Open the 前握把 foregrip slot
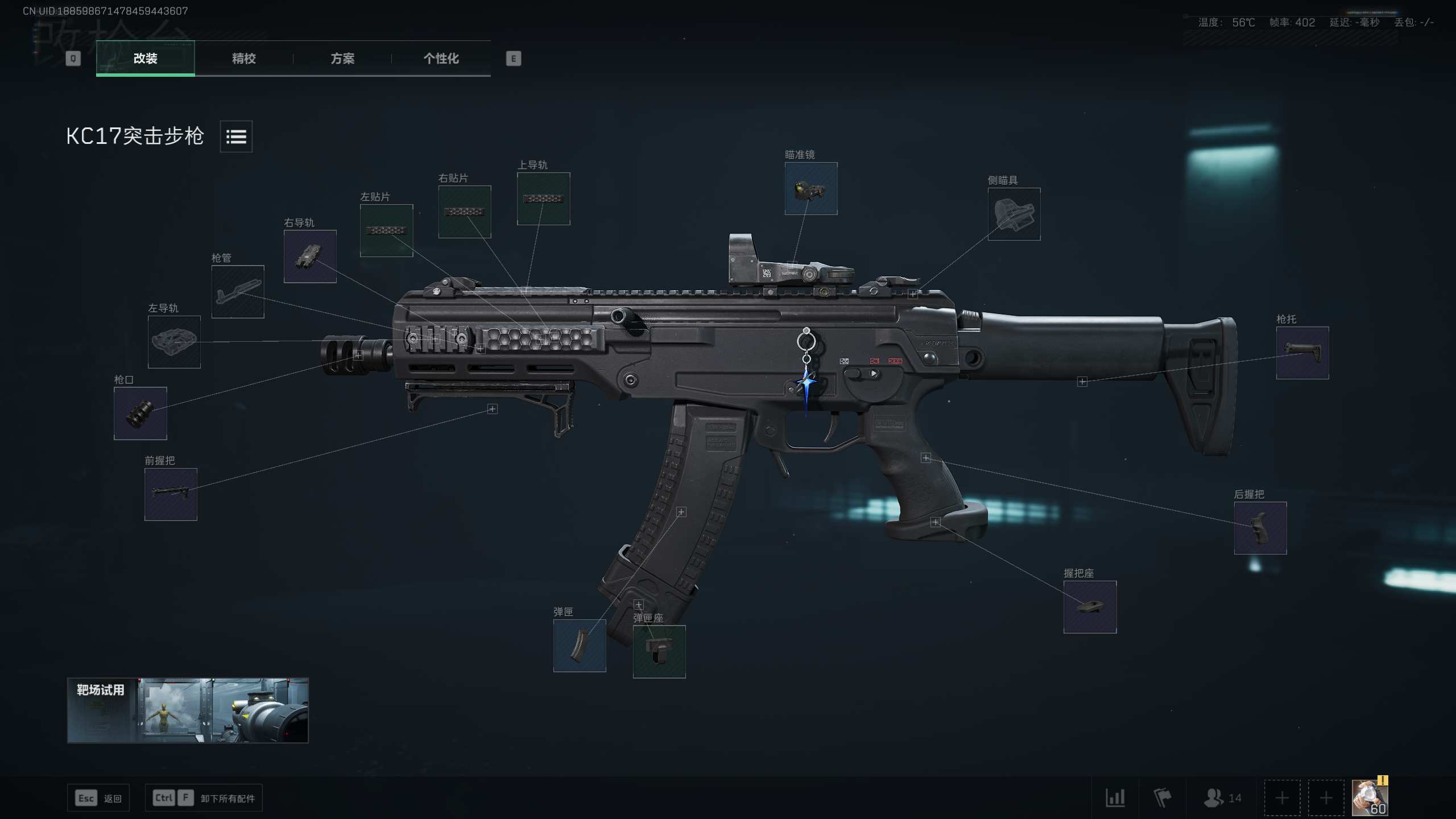The height and width of the screenshot is (819, 1456). 169,494
